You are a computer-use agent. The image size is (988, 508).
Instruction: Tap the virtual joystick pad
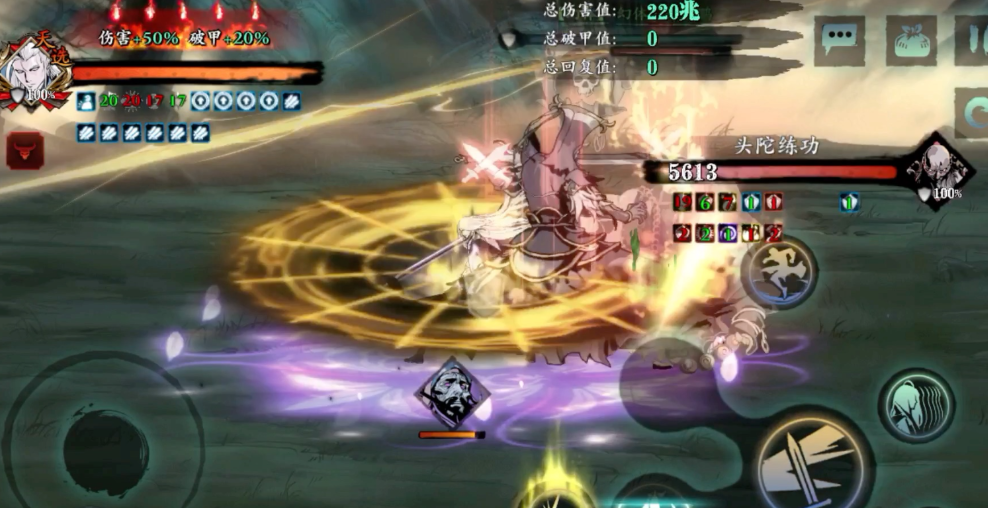click(105, 449)
